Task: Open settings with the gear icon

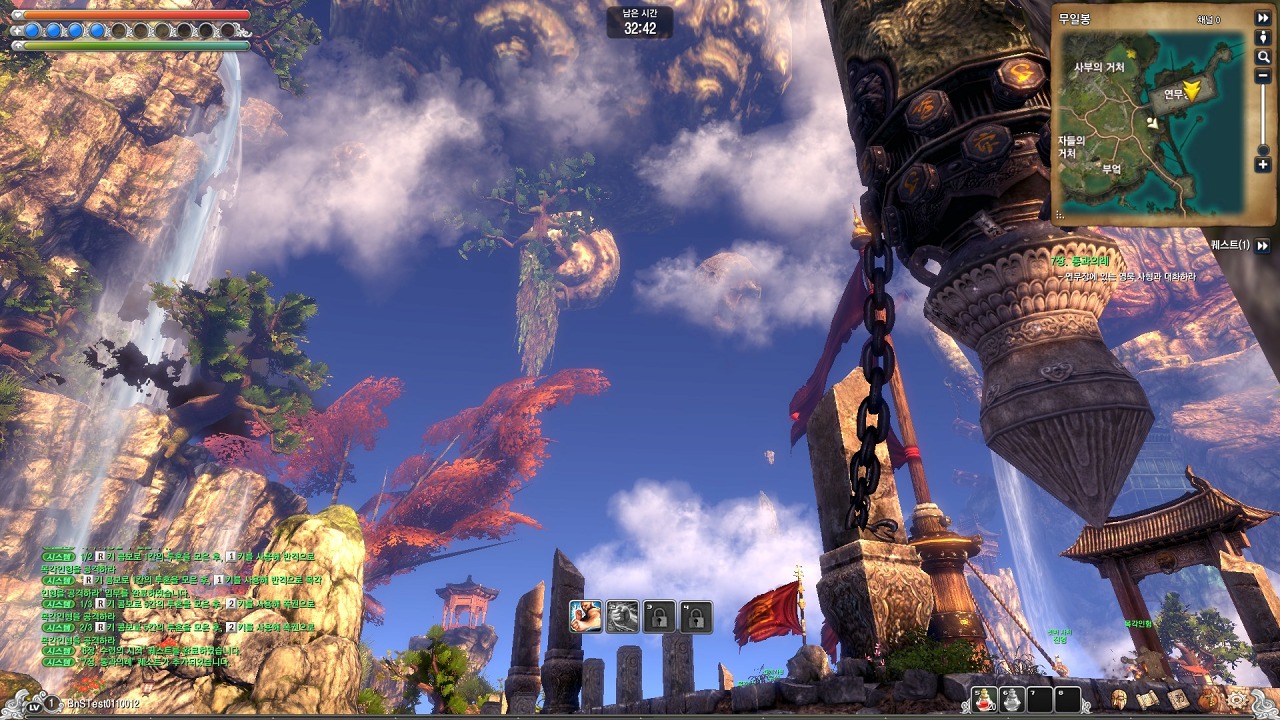Action: click(x=1238, y=700)
